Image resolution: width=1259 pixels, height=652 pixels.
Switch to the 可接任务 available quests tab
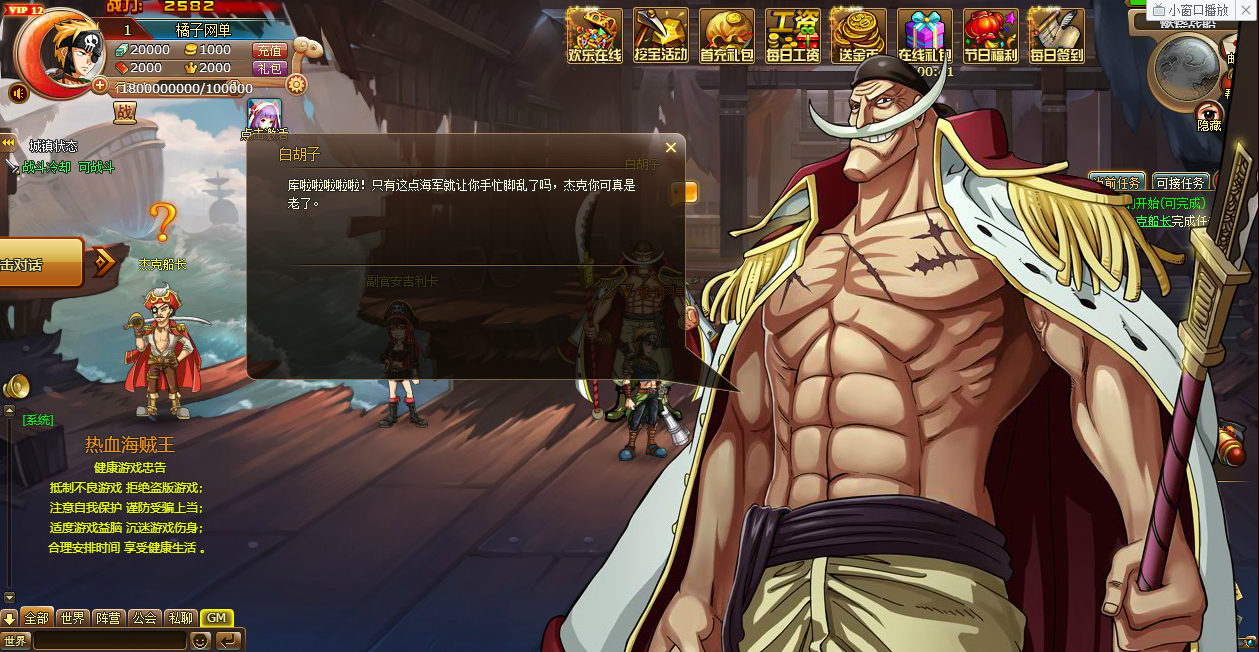1180,183
